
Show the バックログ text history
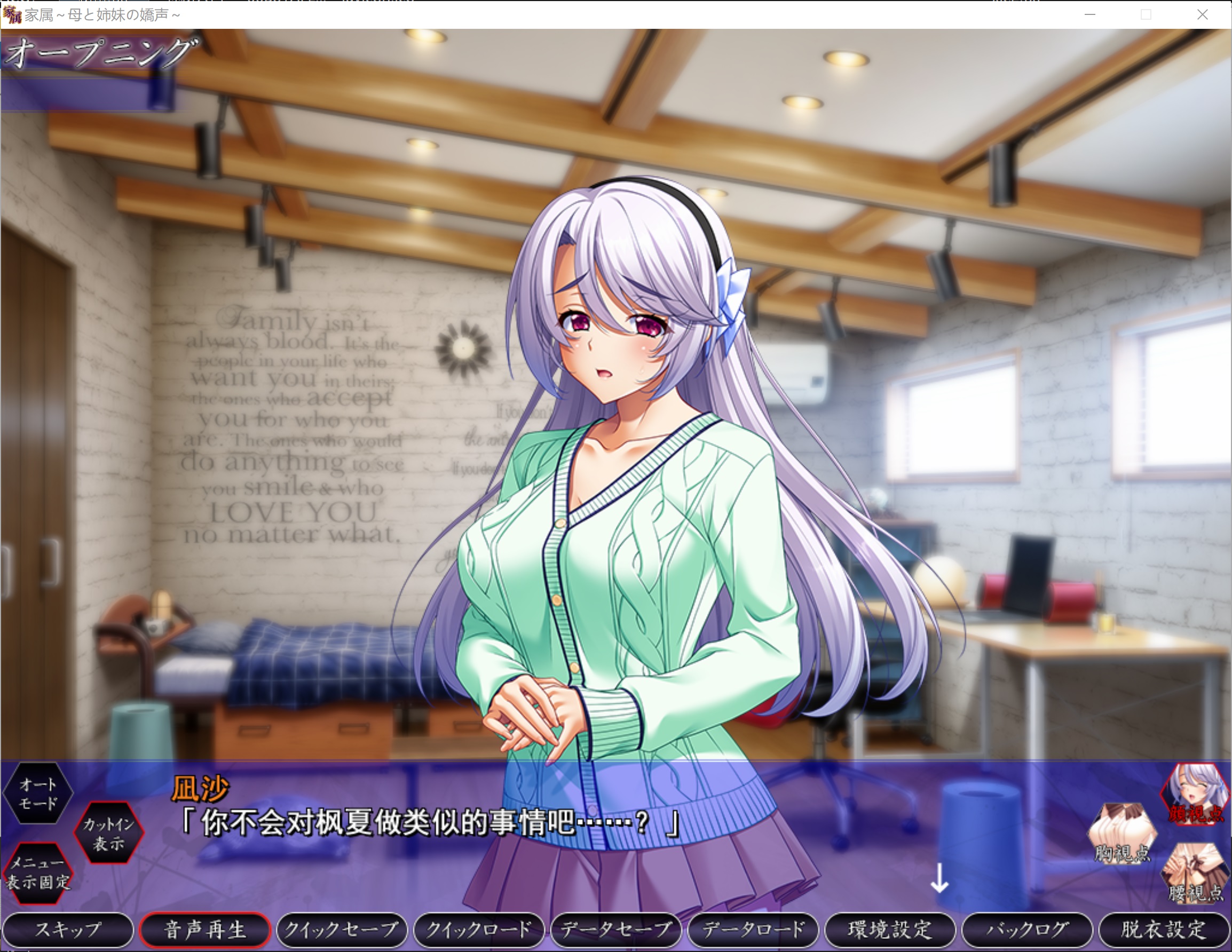1026,929
